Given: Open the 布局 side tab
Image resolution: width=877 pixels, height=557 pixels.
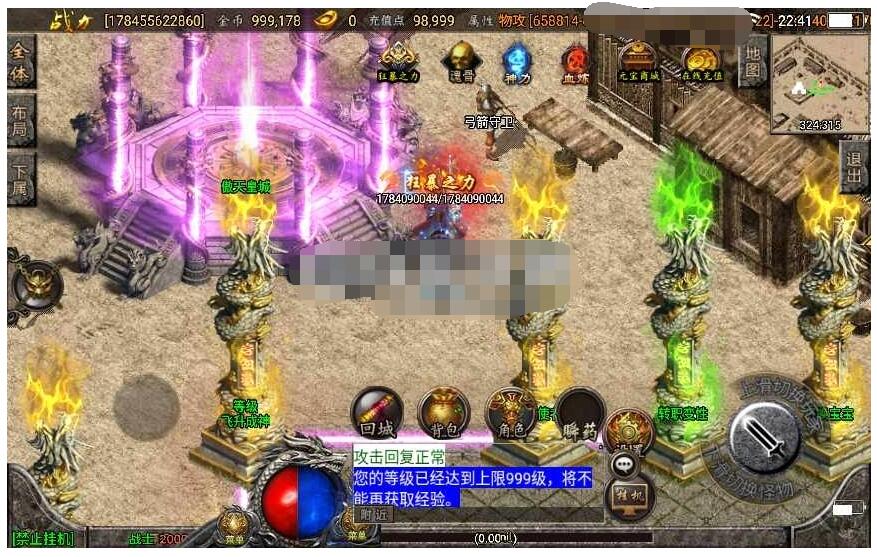Looking at the screenshot, I should pos(20,122).
